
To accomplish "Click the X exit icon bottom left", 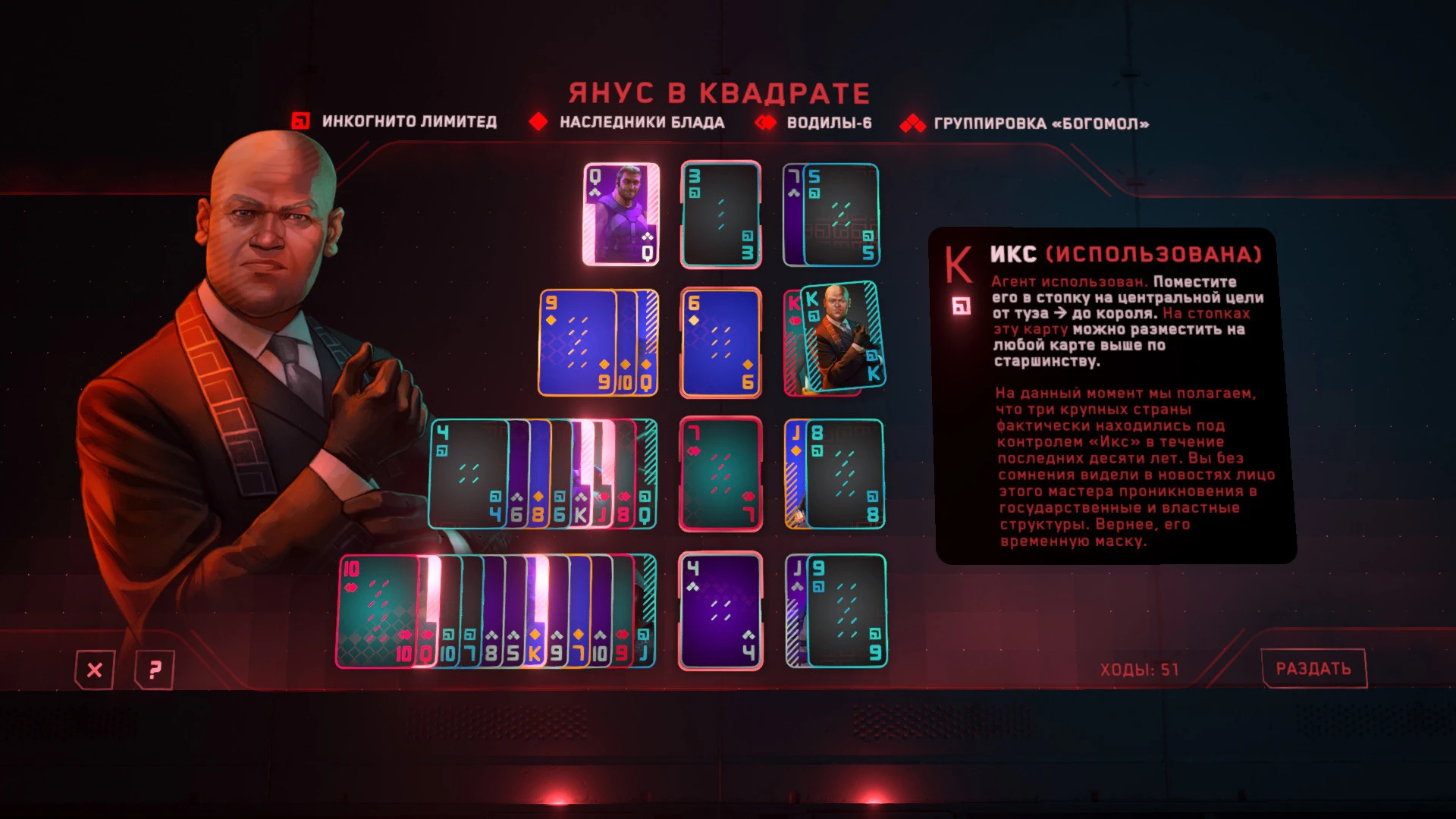I will (94, 670).
